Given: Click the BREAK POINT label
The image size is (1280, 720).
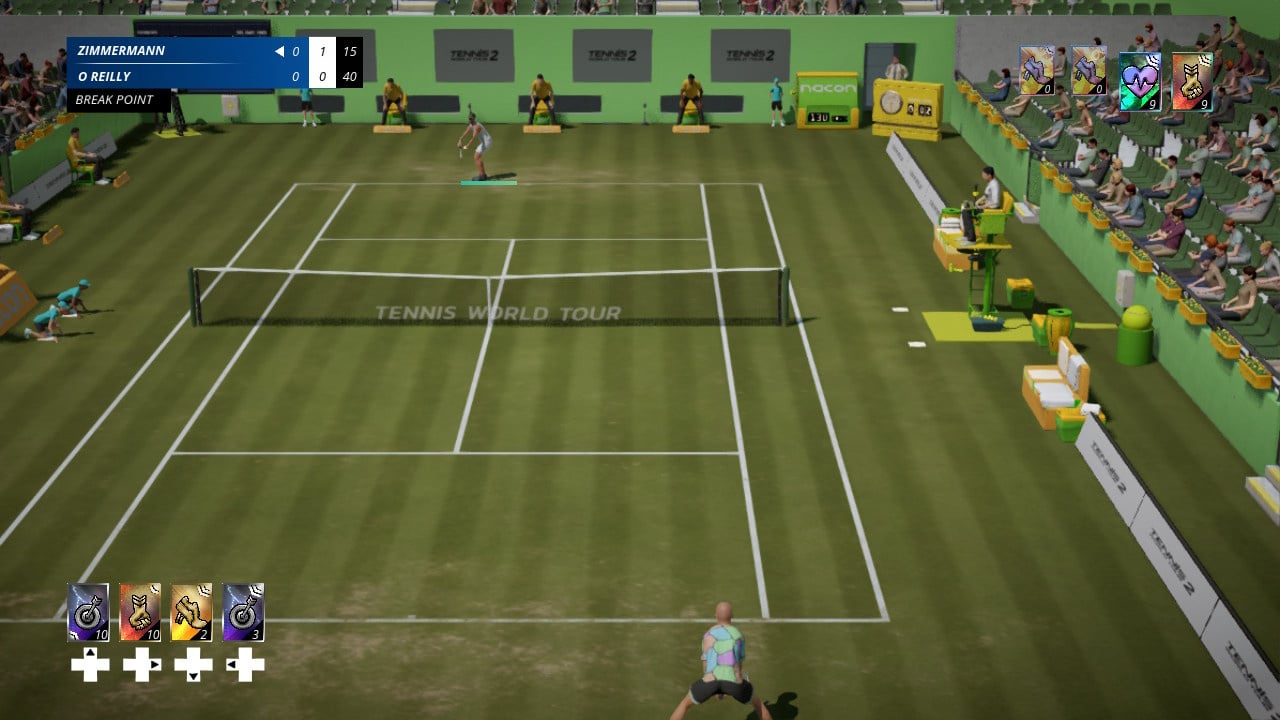Looking at the screenshot, I should [x=113, y=100].
